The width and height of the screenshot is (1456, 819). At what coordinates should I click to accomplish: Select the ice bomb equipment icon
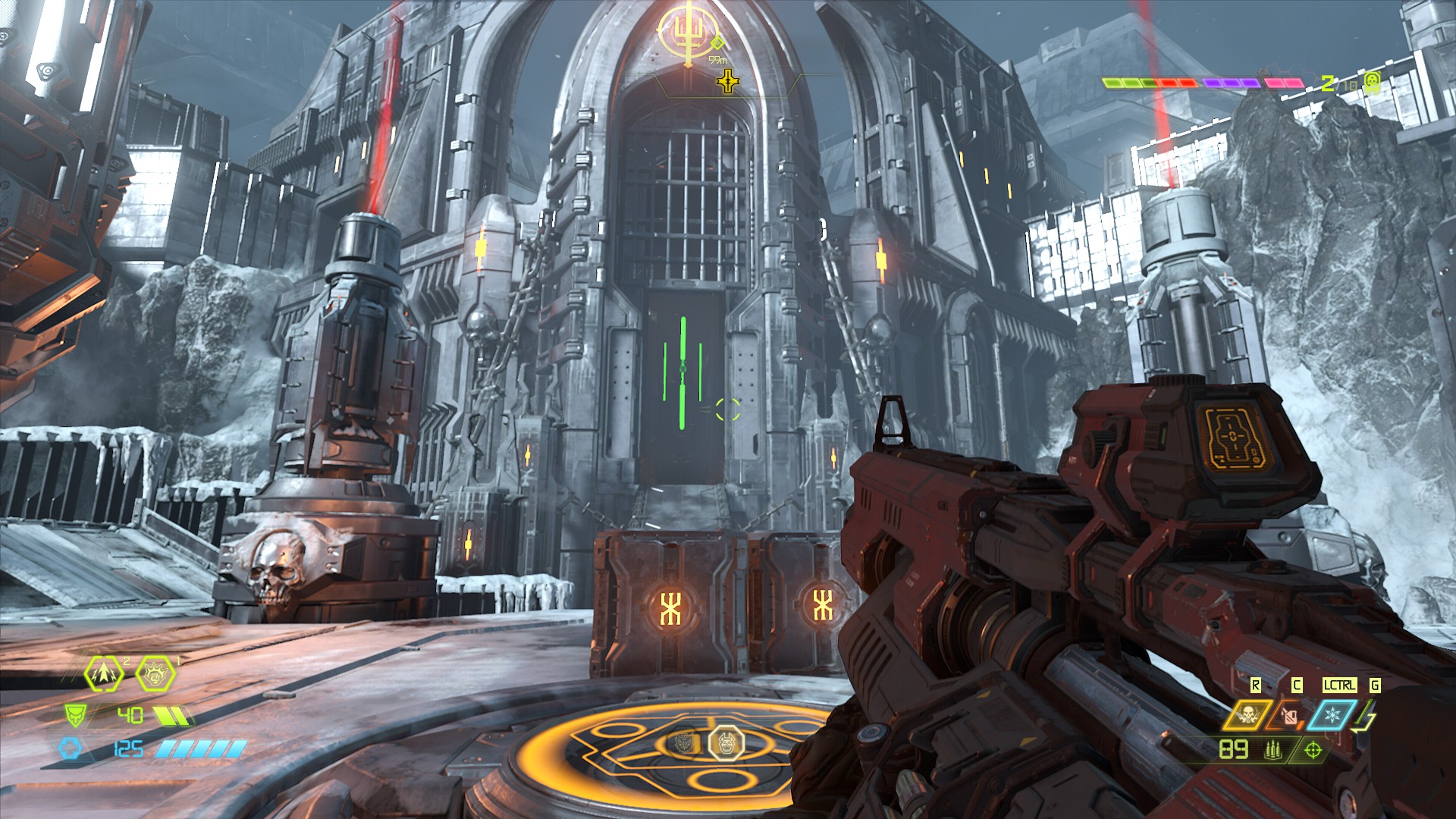tap(1333, 714)
